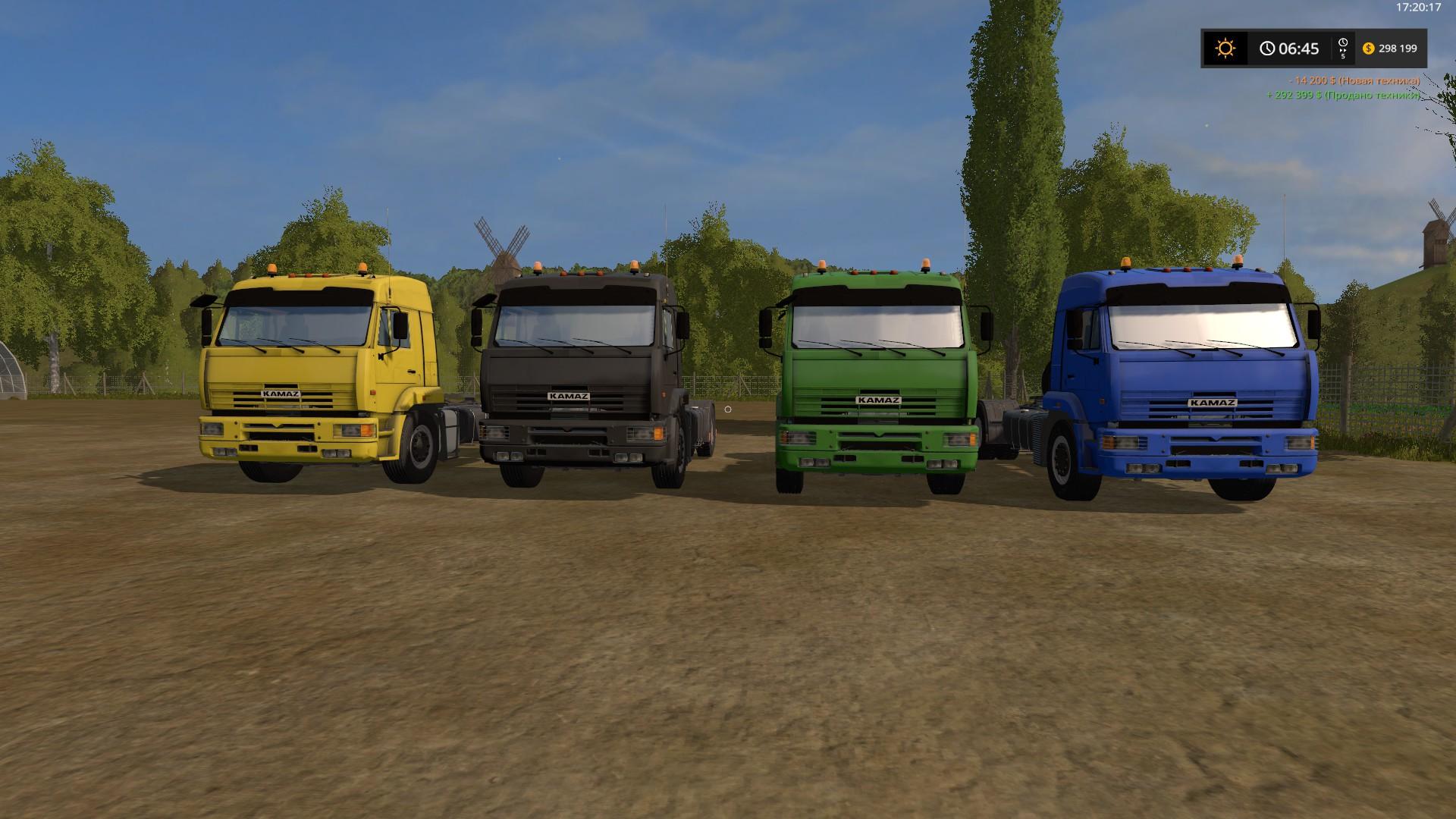Viewport: 1456px width, 819px height.
Task: Click the gold coin money icon
Action: (x=1368, y=49)
